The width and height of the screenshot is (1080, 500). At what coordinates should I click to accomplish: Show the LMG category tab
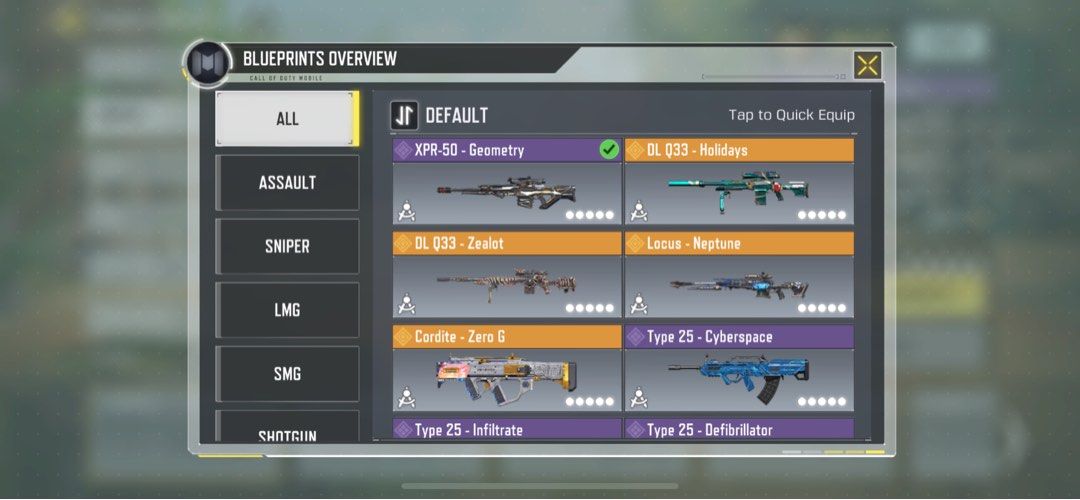[x=287, y=311]
